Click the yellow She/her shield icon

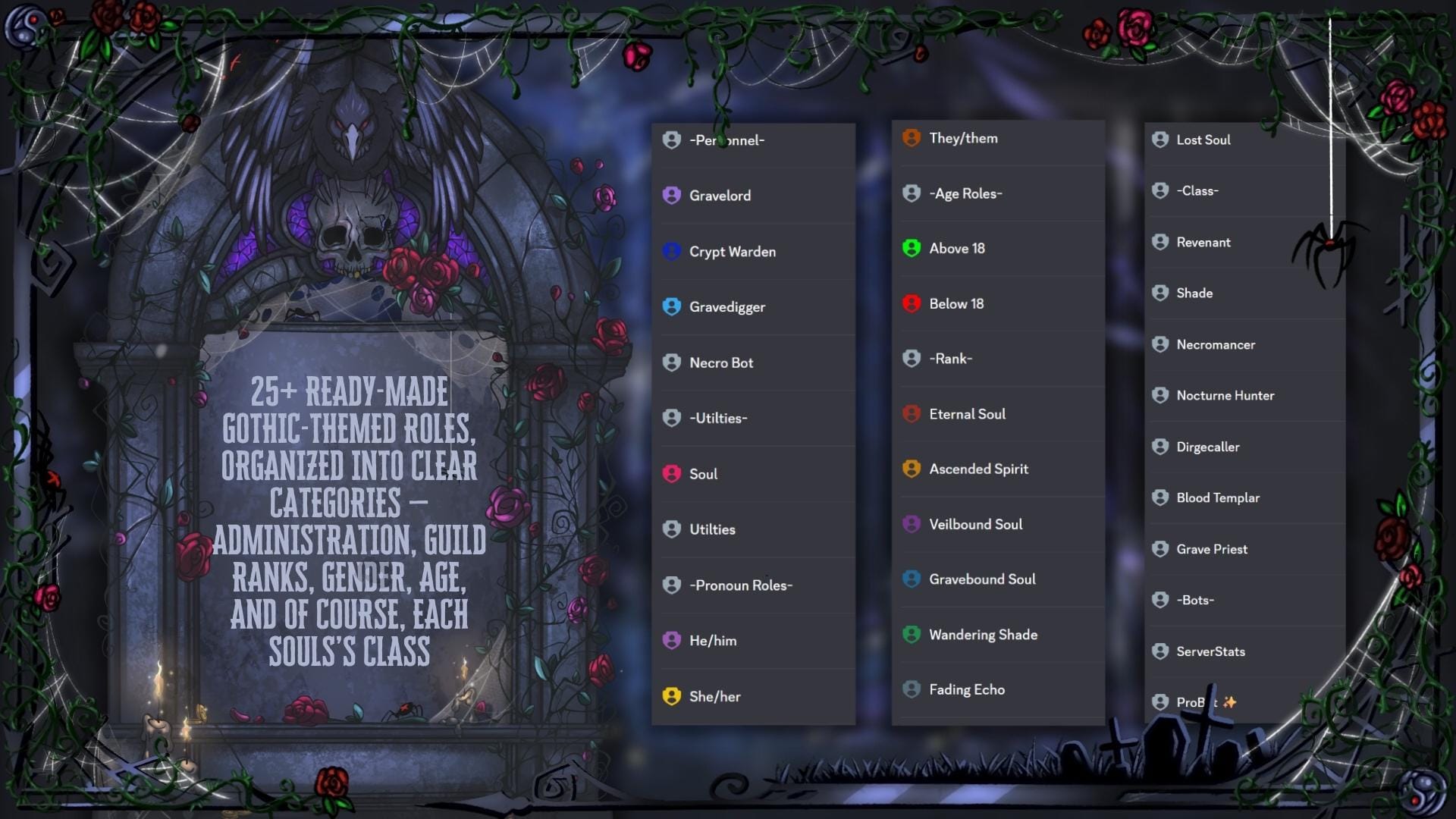(672, 695)
